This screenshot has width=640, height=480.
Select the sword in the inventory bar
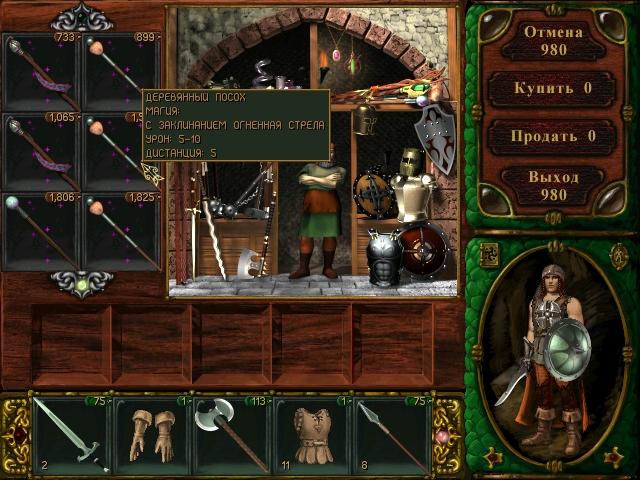[x=72, y=436]
